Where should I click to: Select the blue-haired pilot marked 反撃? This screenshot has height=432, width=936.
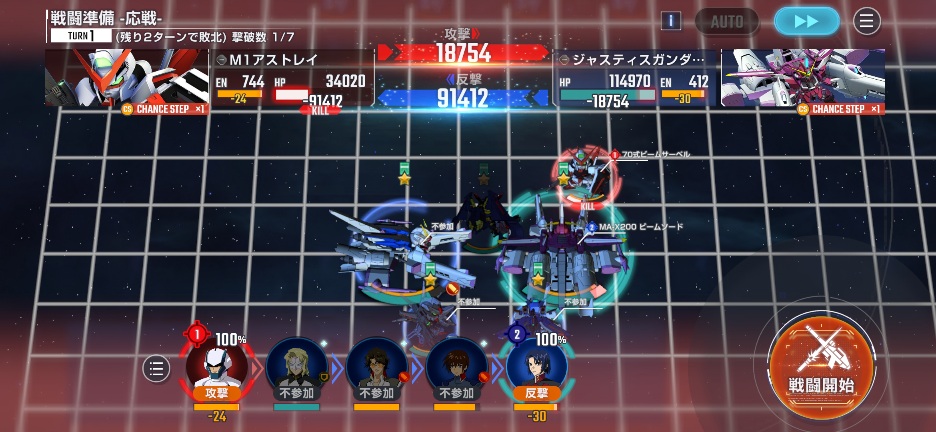[537, 368]
